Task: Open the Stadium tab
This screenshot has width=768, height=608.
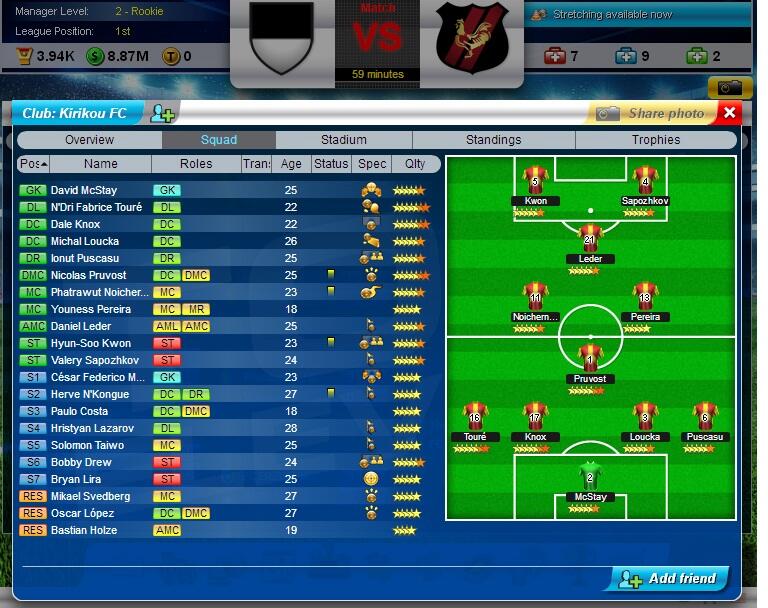Action: pos(344,140)
